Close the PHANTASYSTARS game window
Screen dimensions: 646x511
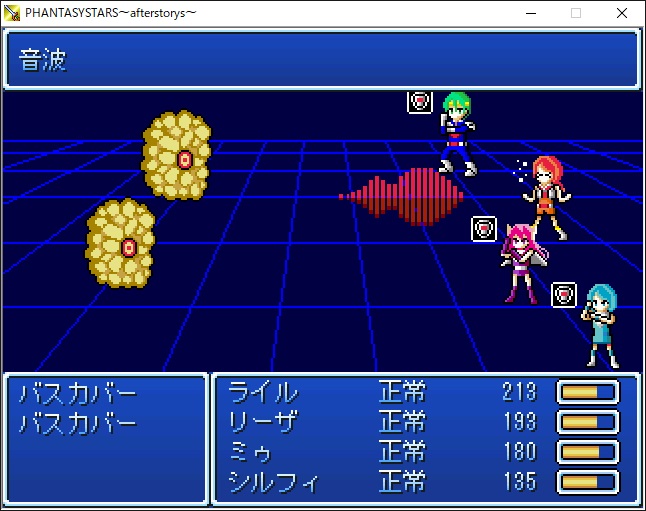click(622, 13)
